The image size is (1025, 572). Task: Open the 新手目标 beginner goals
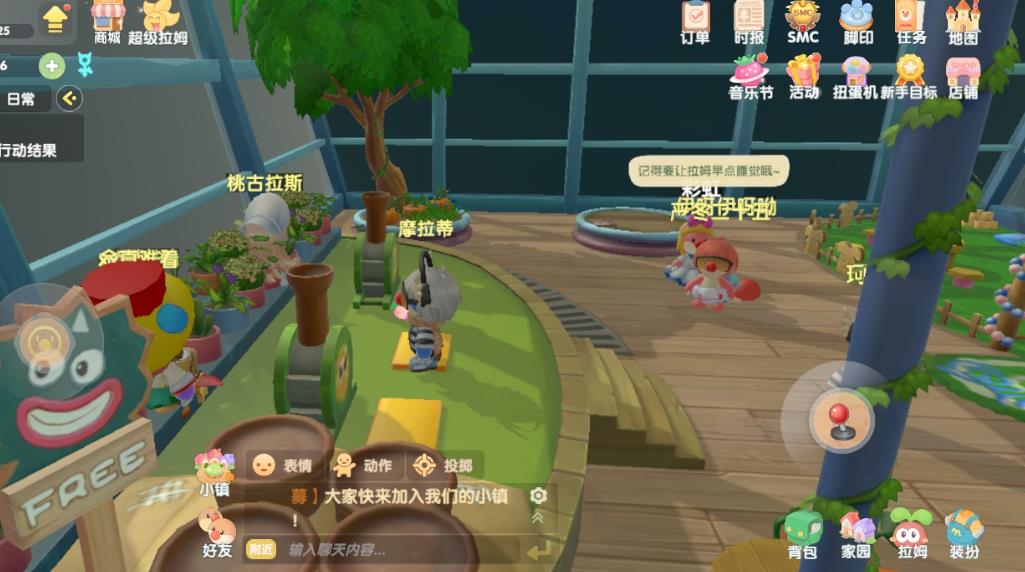click(910, 76)
